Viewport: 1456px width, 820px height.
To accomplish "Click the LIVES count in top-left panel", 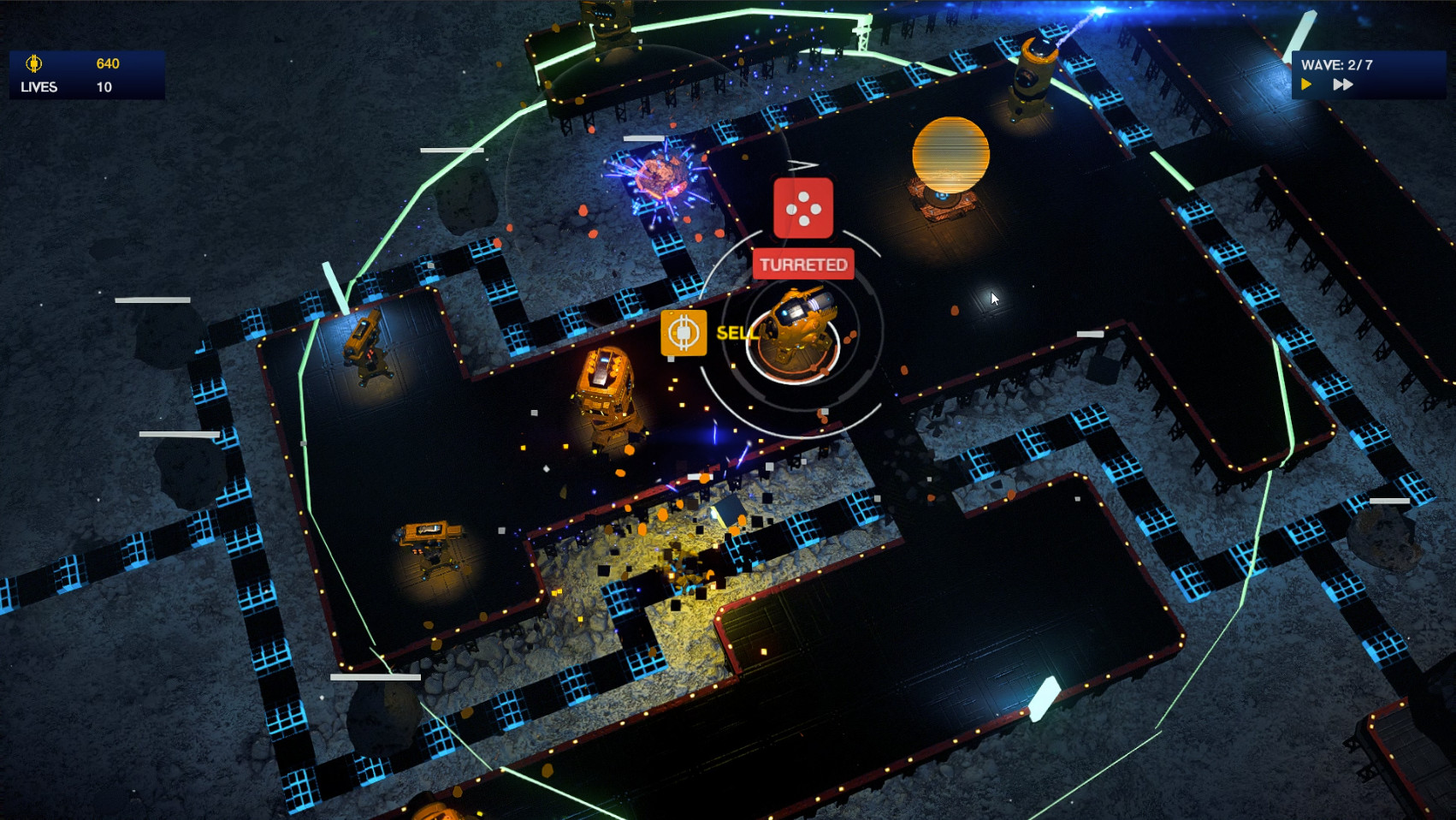I will 104,86.
